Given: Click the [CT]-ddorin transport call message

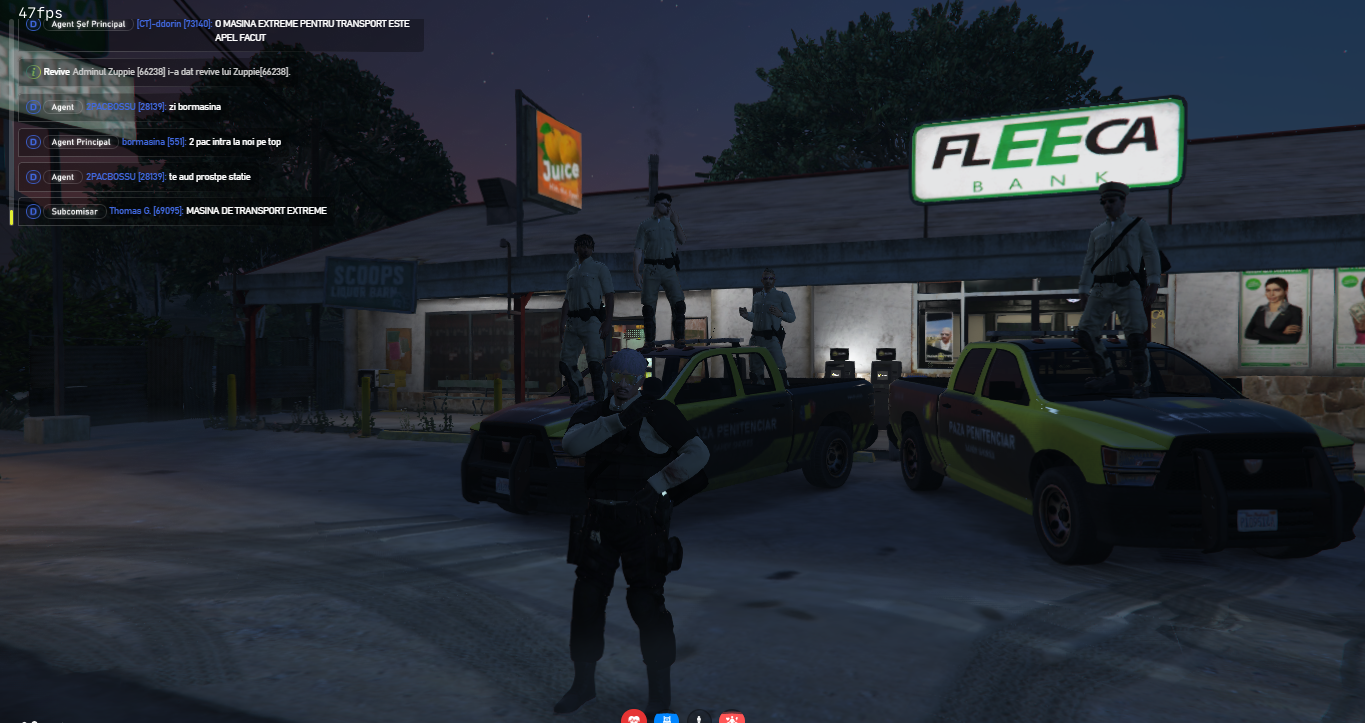Looking at the screenshot, I should click(x=220, y=30).
